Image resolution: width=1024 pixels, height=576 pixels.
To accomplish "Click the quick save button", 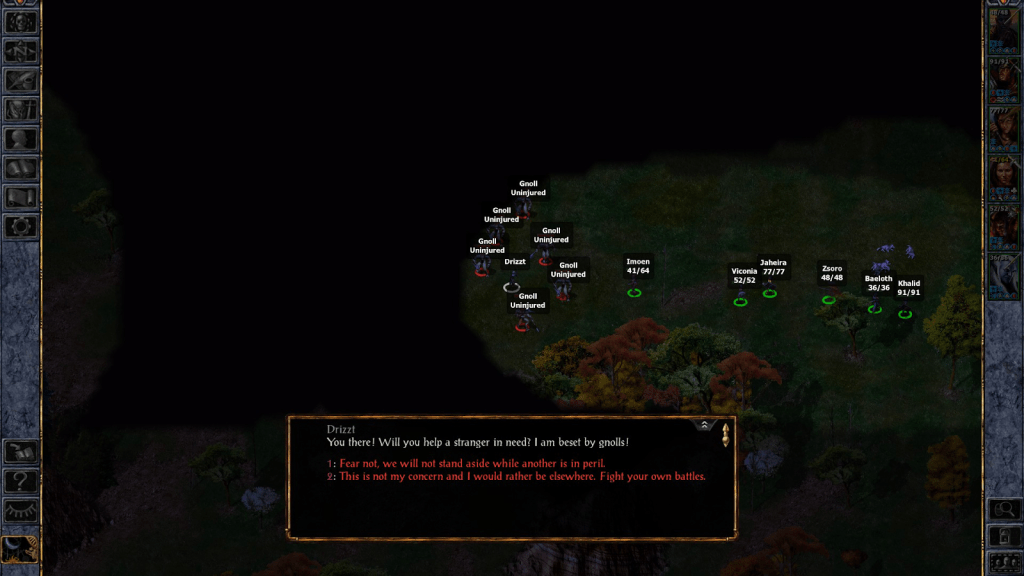I will [x=21, y=453].
